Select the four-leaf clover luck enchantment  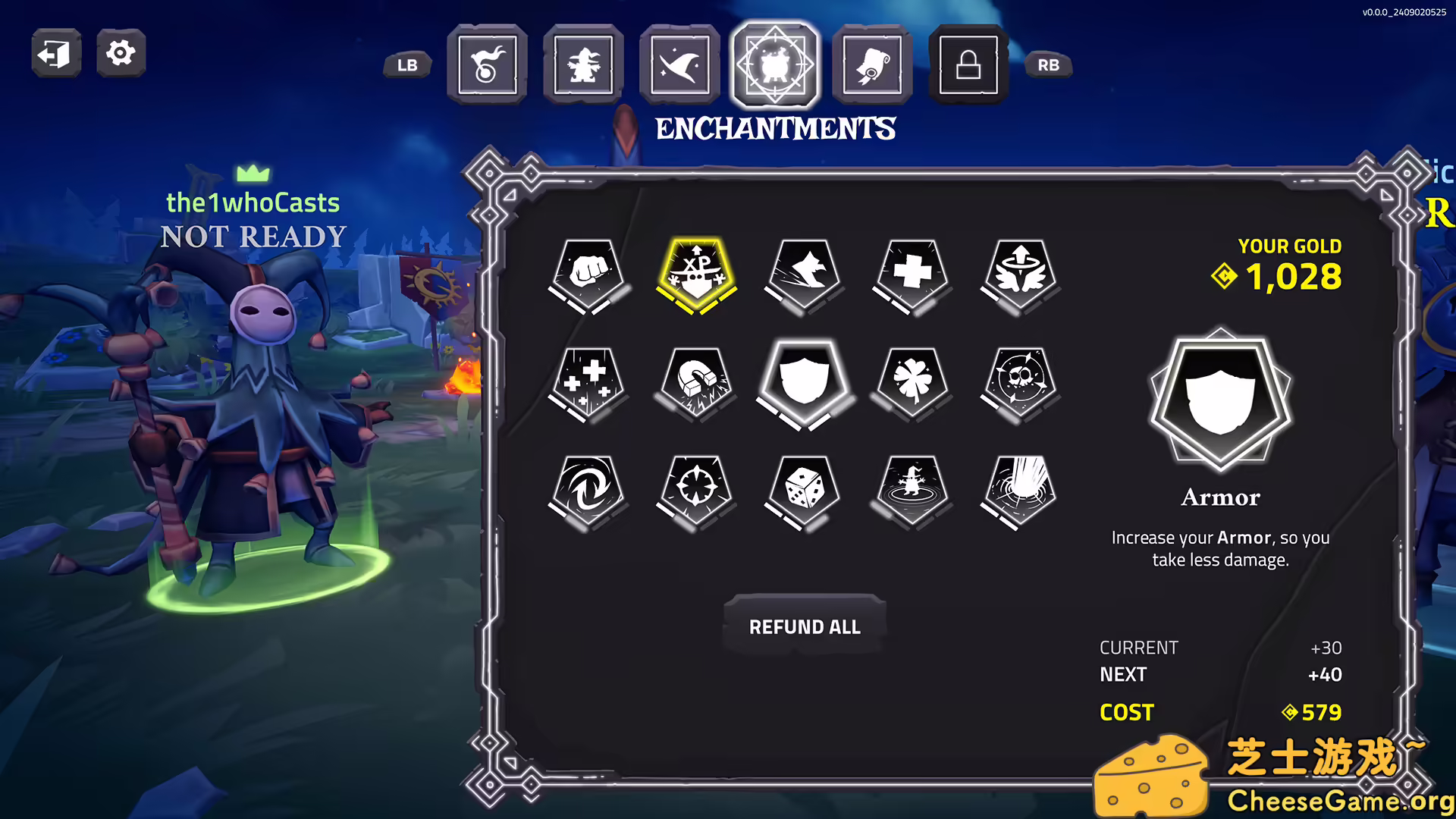click(x=911, y=383)
